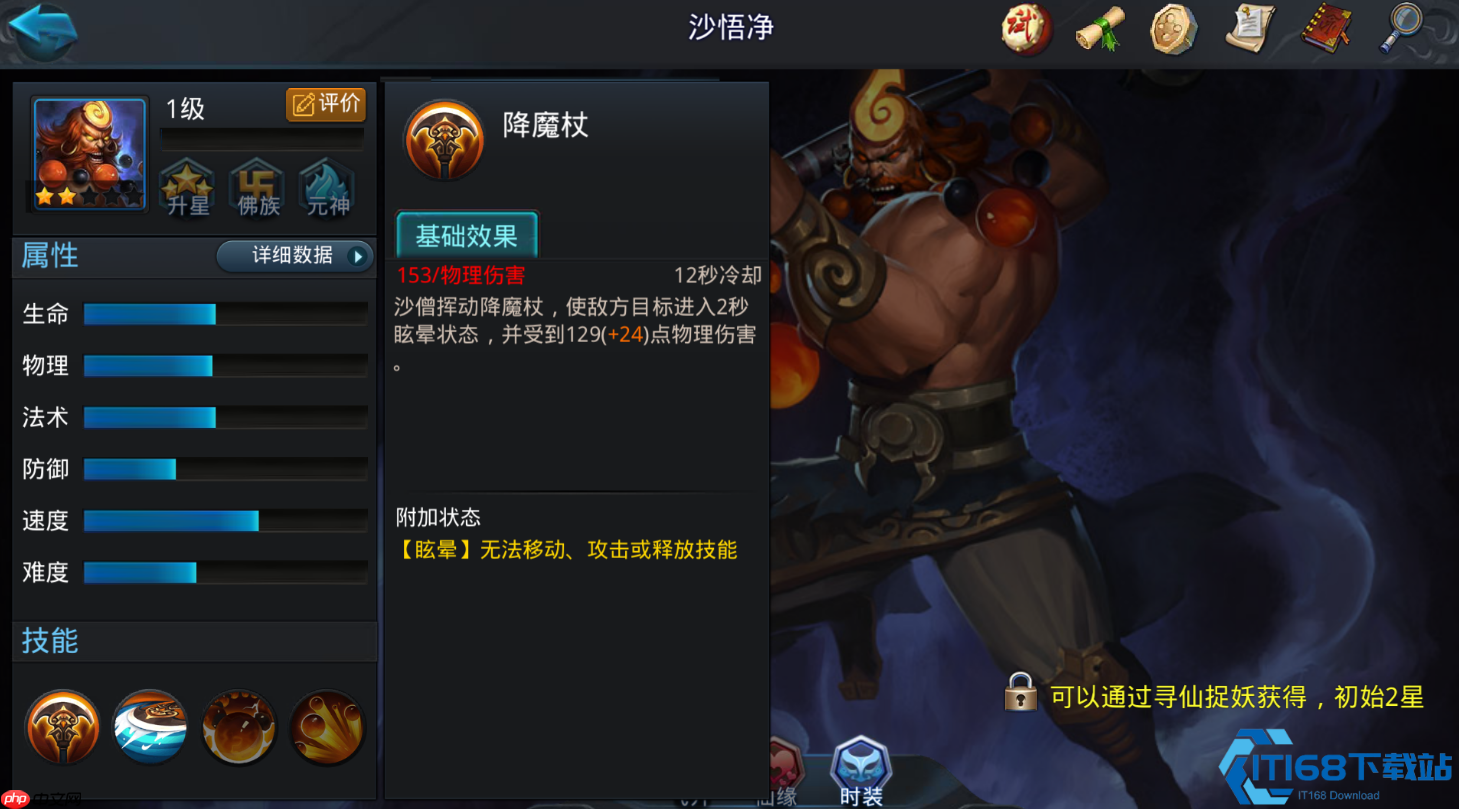Select the fiery explosion skill icon

(x=327, y=727)
